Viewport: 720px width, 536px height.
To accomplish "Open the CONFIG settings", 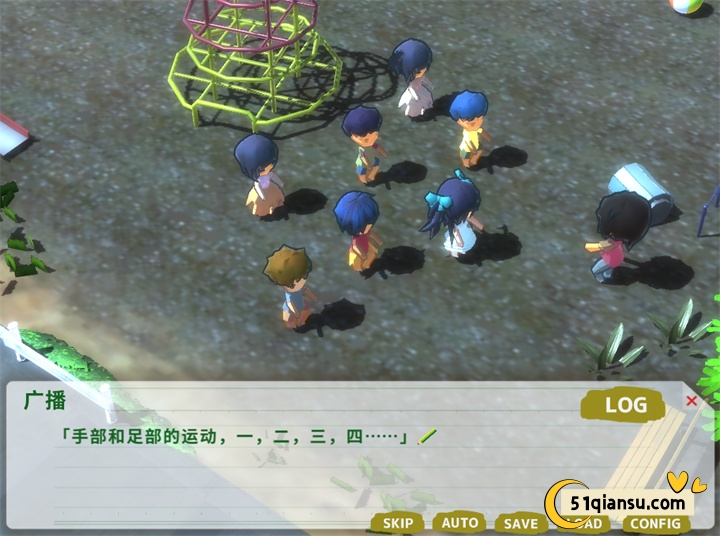I will pos(655,523).
